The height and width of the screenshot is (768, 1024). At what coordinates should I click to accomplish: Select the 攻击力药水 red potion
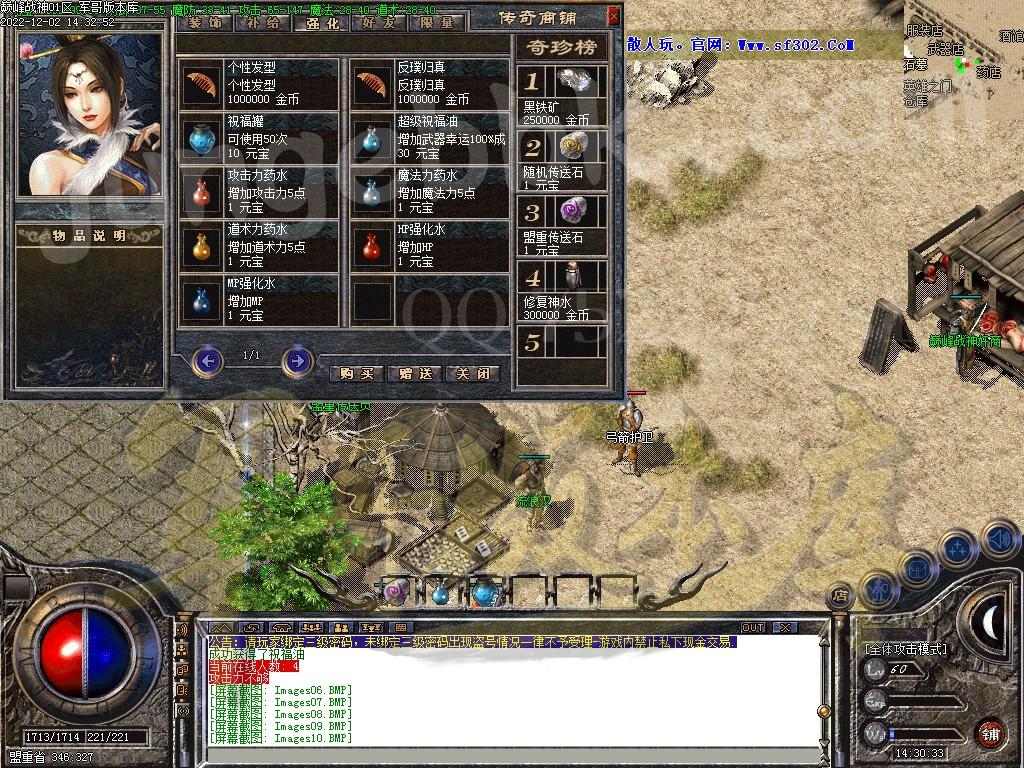coord(203,191)
